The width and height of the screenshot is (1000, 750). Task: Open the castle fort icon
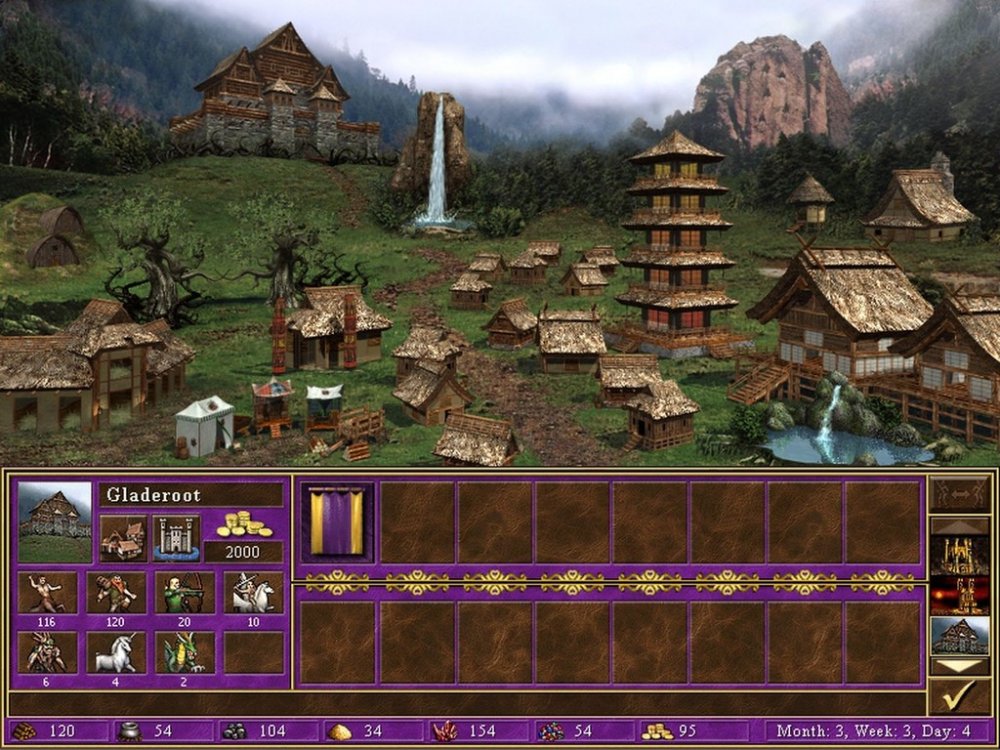point(176,538)
